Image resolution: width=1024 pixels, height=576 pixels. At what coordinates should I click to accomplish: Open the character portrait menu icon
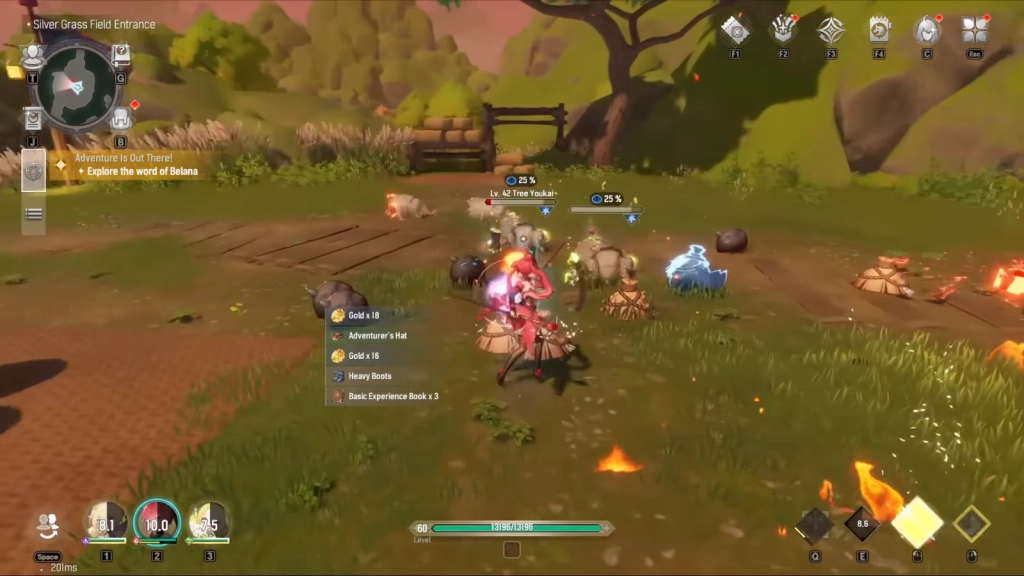(927, 30)
